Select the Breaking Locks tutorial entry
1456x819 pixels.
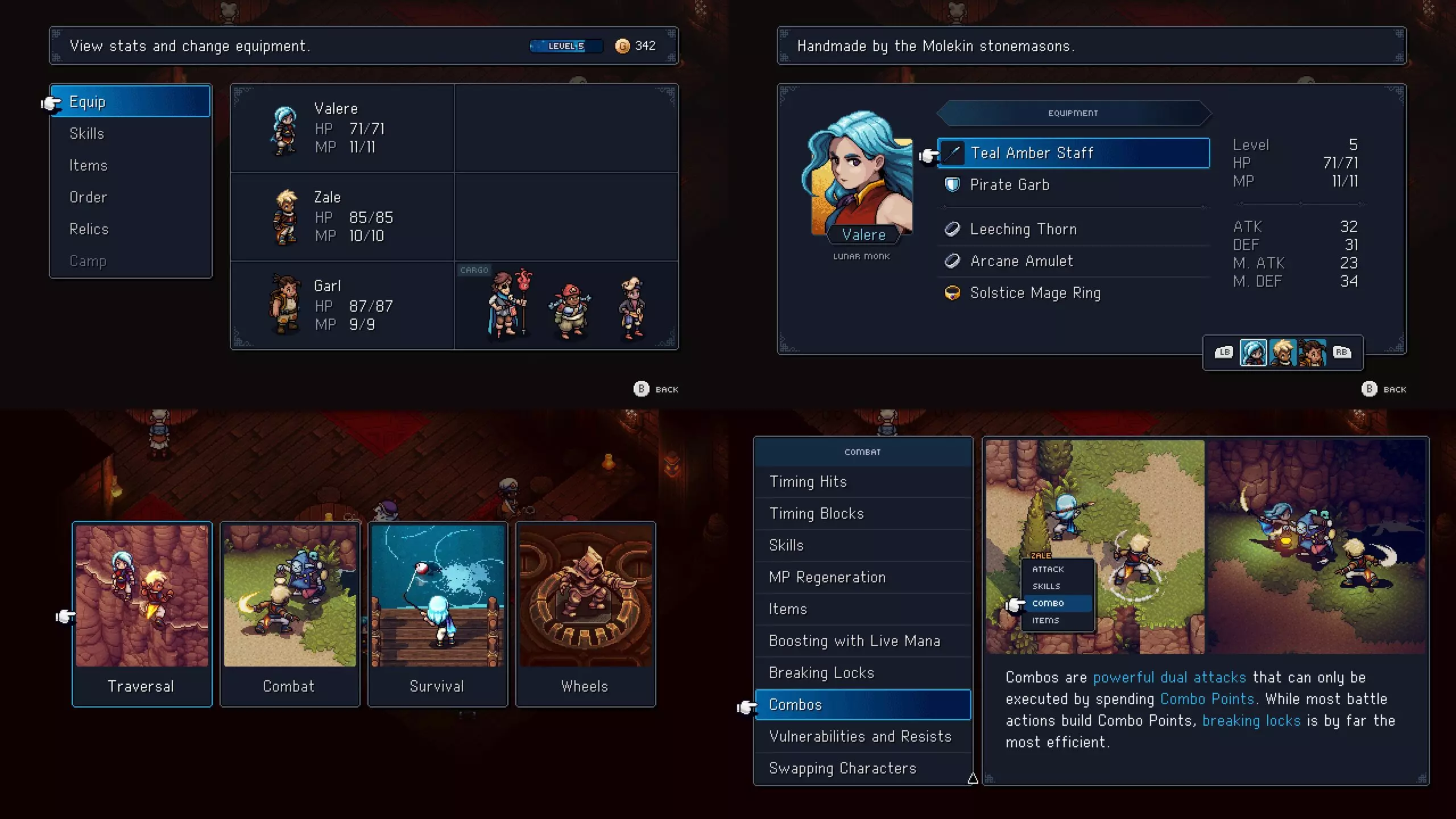tap(862, 673)
